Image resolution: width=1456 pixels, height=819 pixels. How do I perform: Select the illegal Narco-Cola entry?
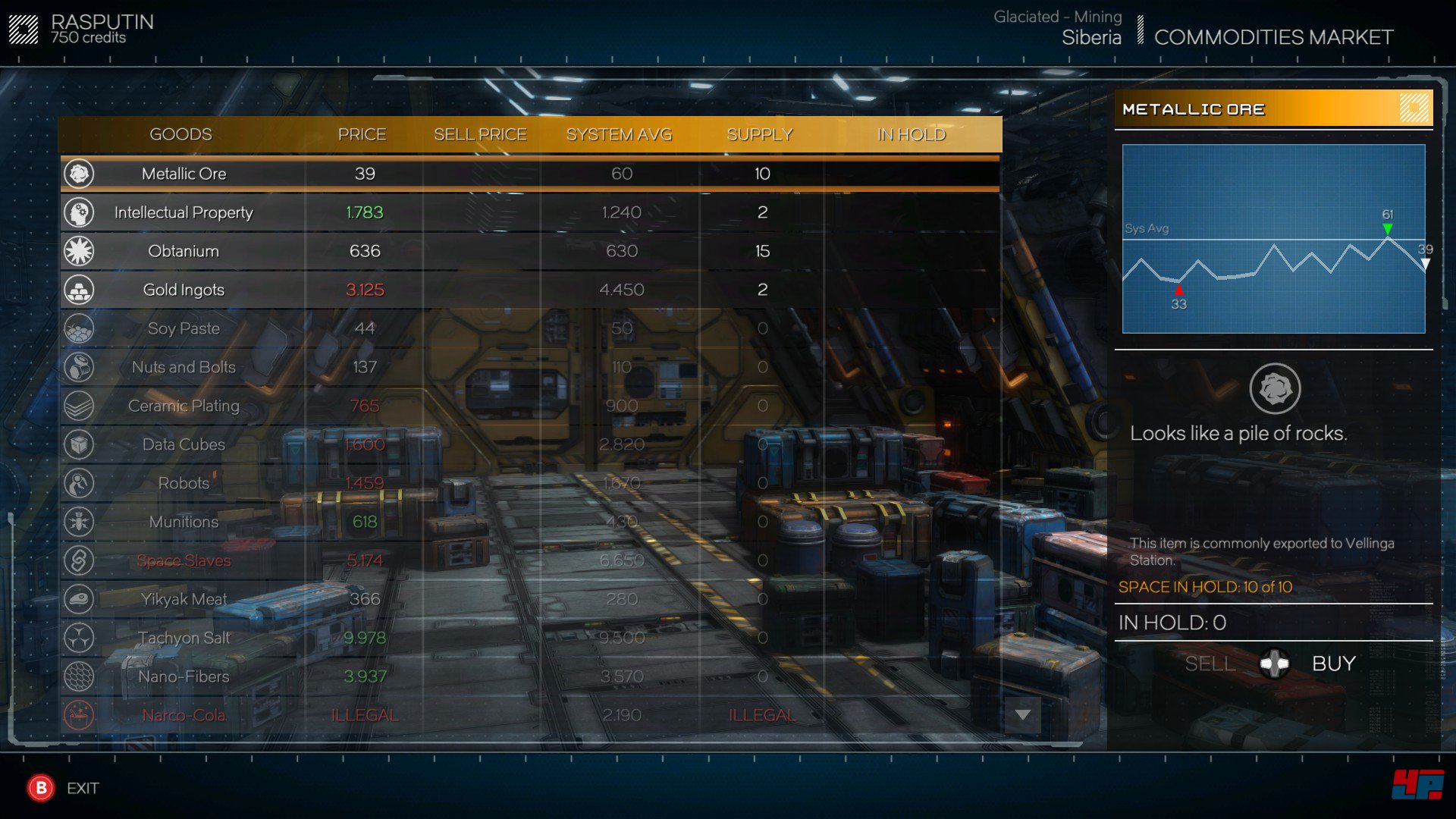click(x=184, y=715)
